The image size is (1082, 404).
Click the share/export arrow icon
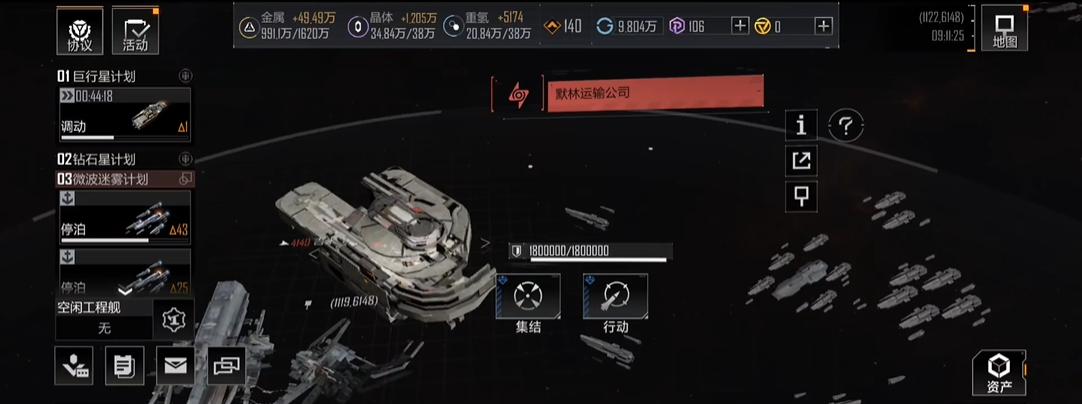point(801,160)
